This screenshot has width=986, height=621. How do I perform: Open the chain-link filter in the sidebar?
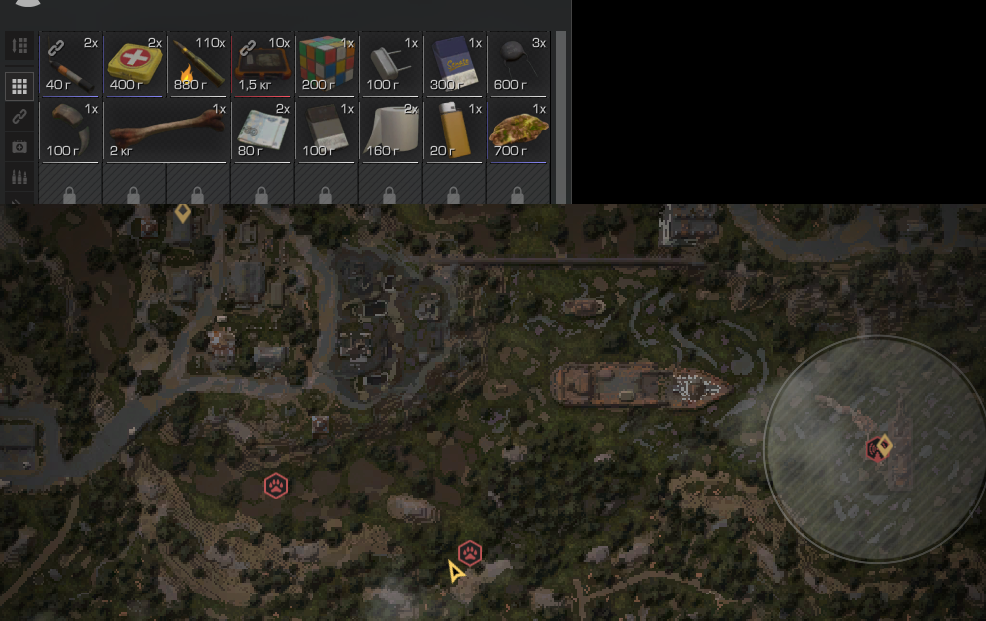pyautogui.click(x=19, y=116)
